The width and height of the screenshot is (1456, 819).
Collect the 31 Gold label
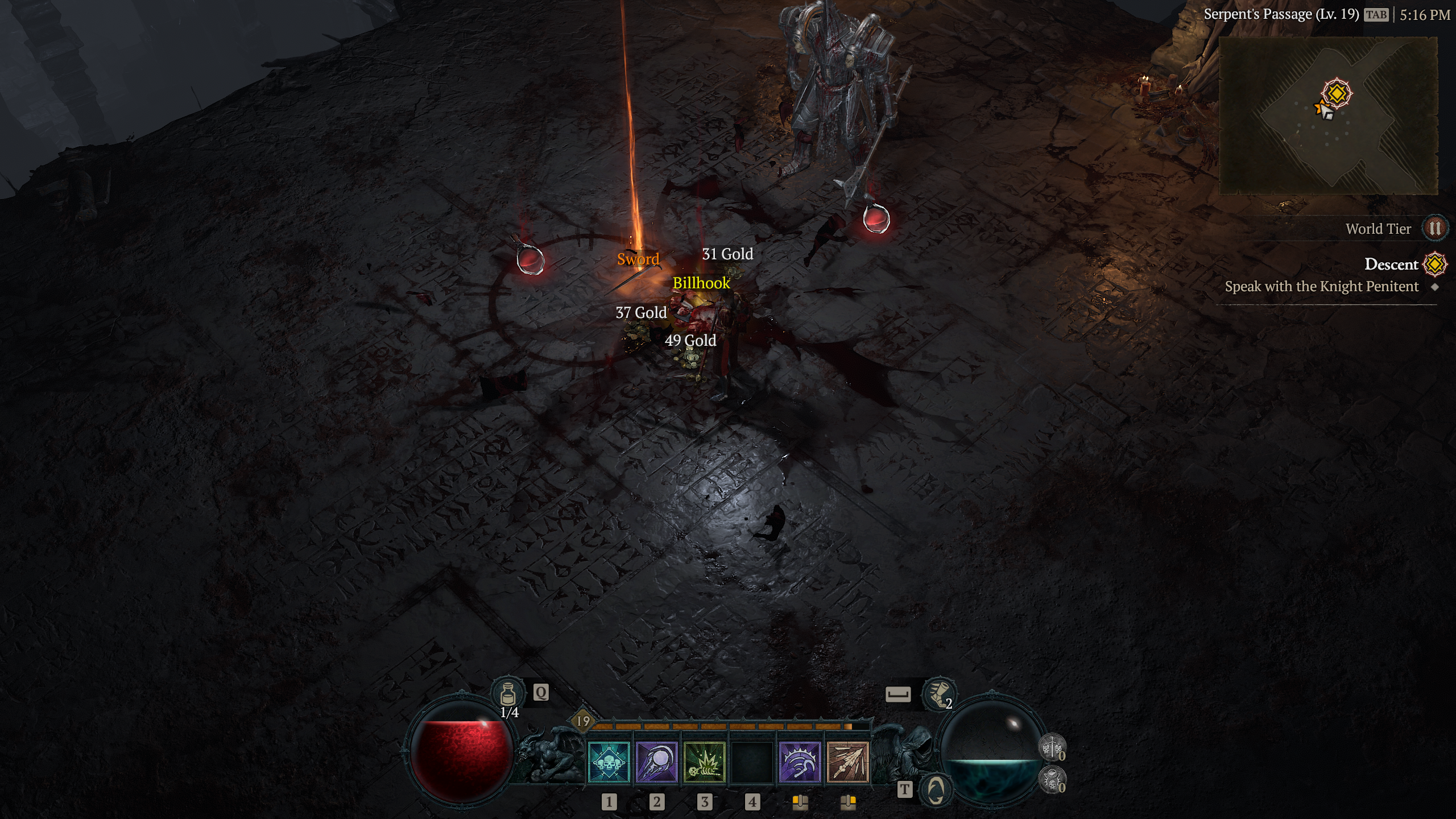point(727,254)
